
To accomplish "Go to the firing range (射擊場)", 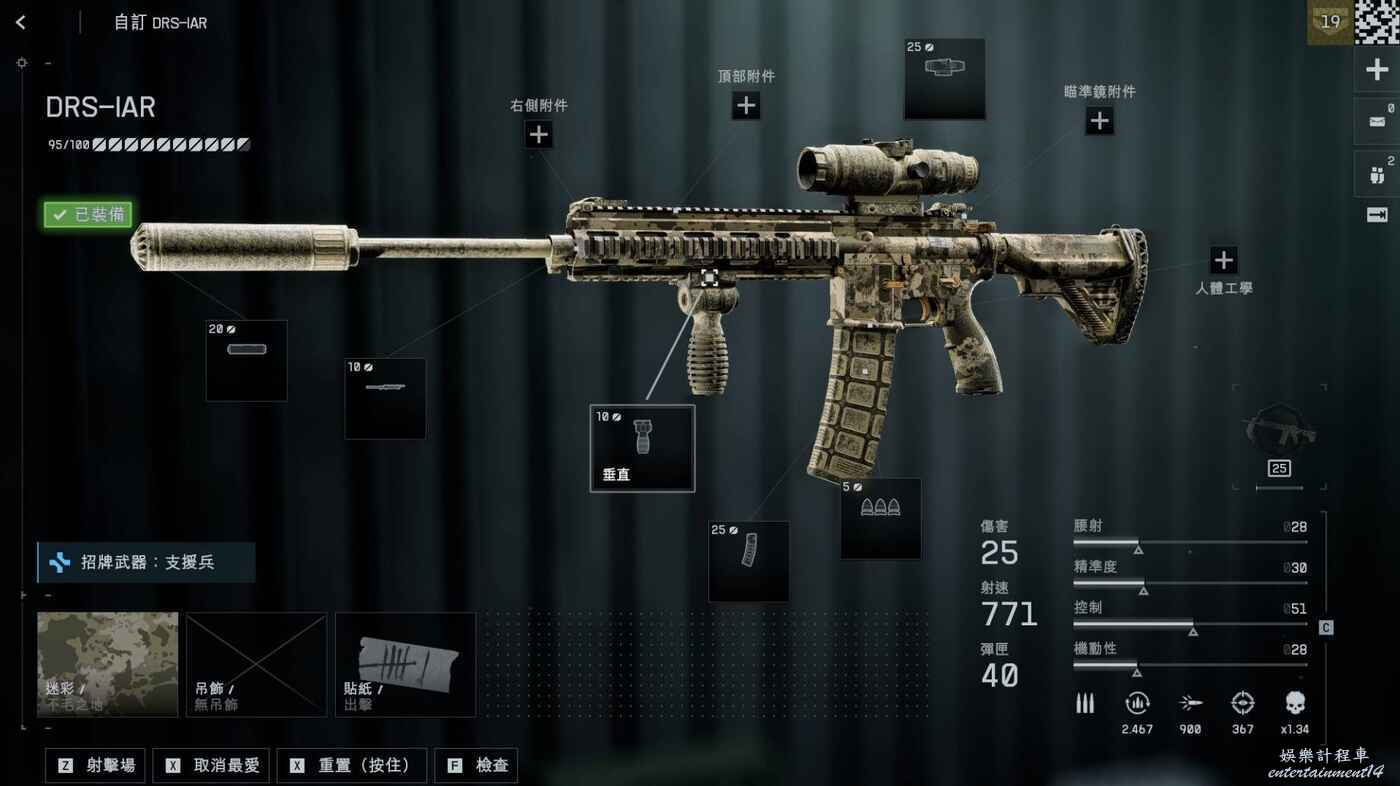I will click(96, 765).
